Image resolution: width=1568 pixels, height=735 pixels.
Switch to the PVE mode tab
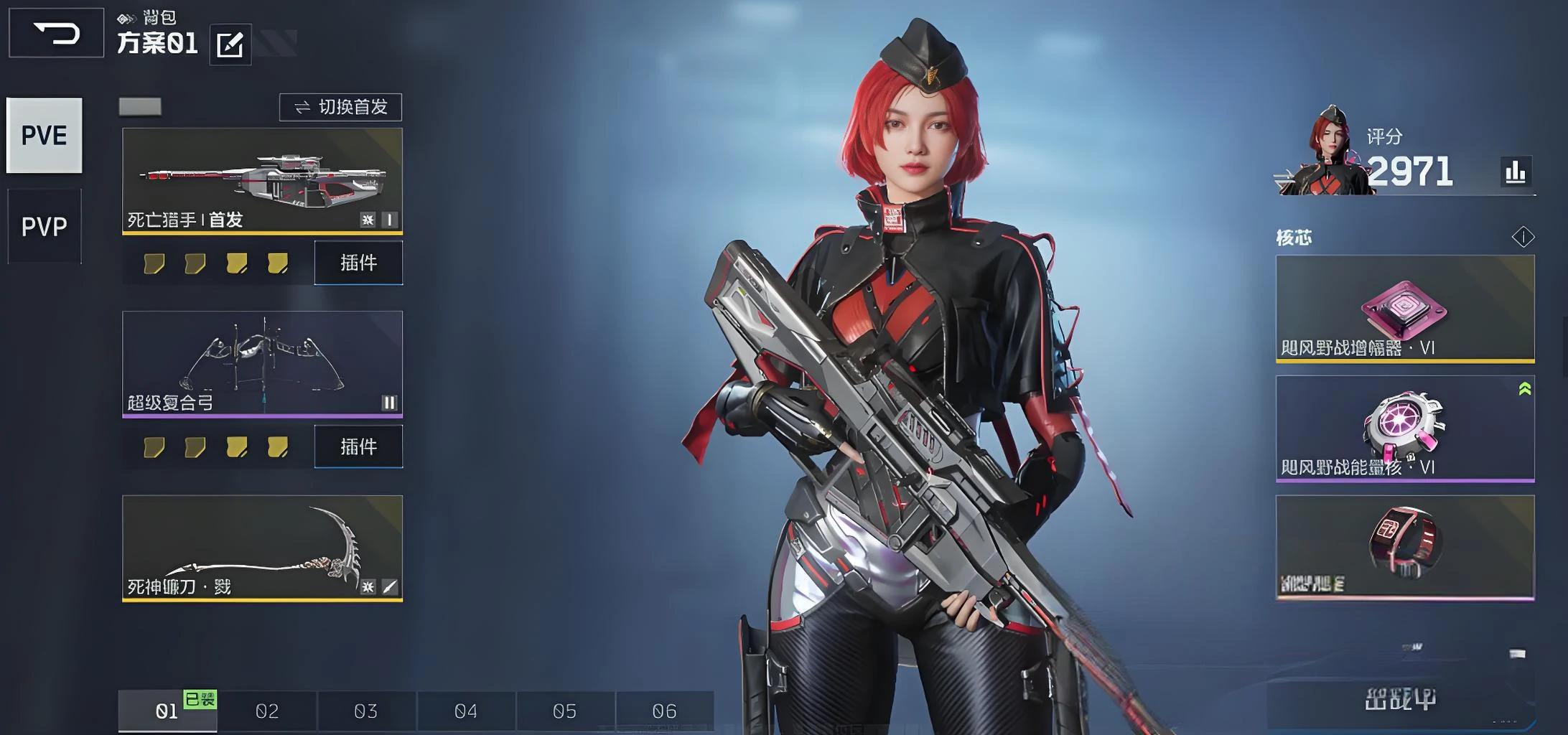pos(45,136)
